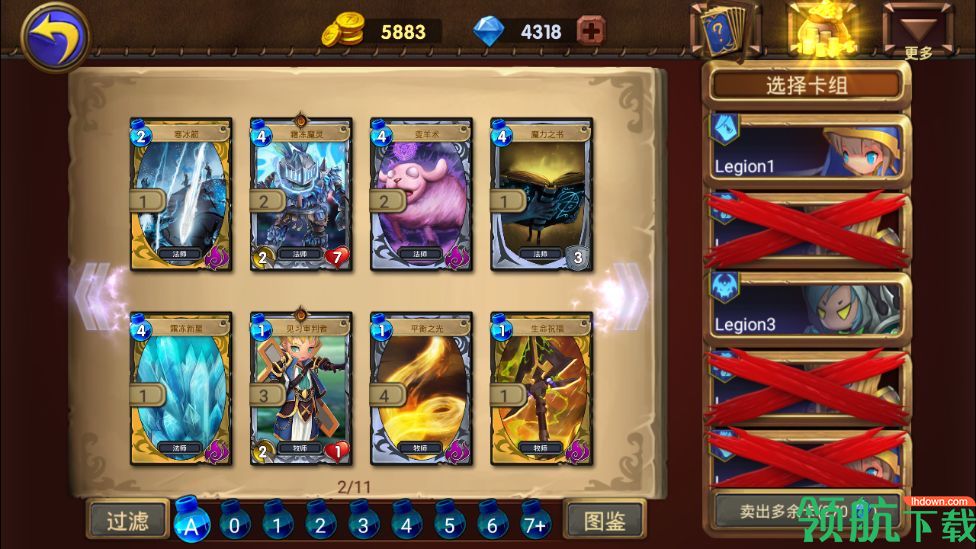This screenshot has width=976, height=549.
Task: Choose the 魔力之书 spellbook card
Action: pos(541,194)
